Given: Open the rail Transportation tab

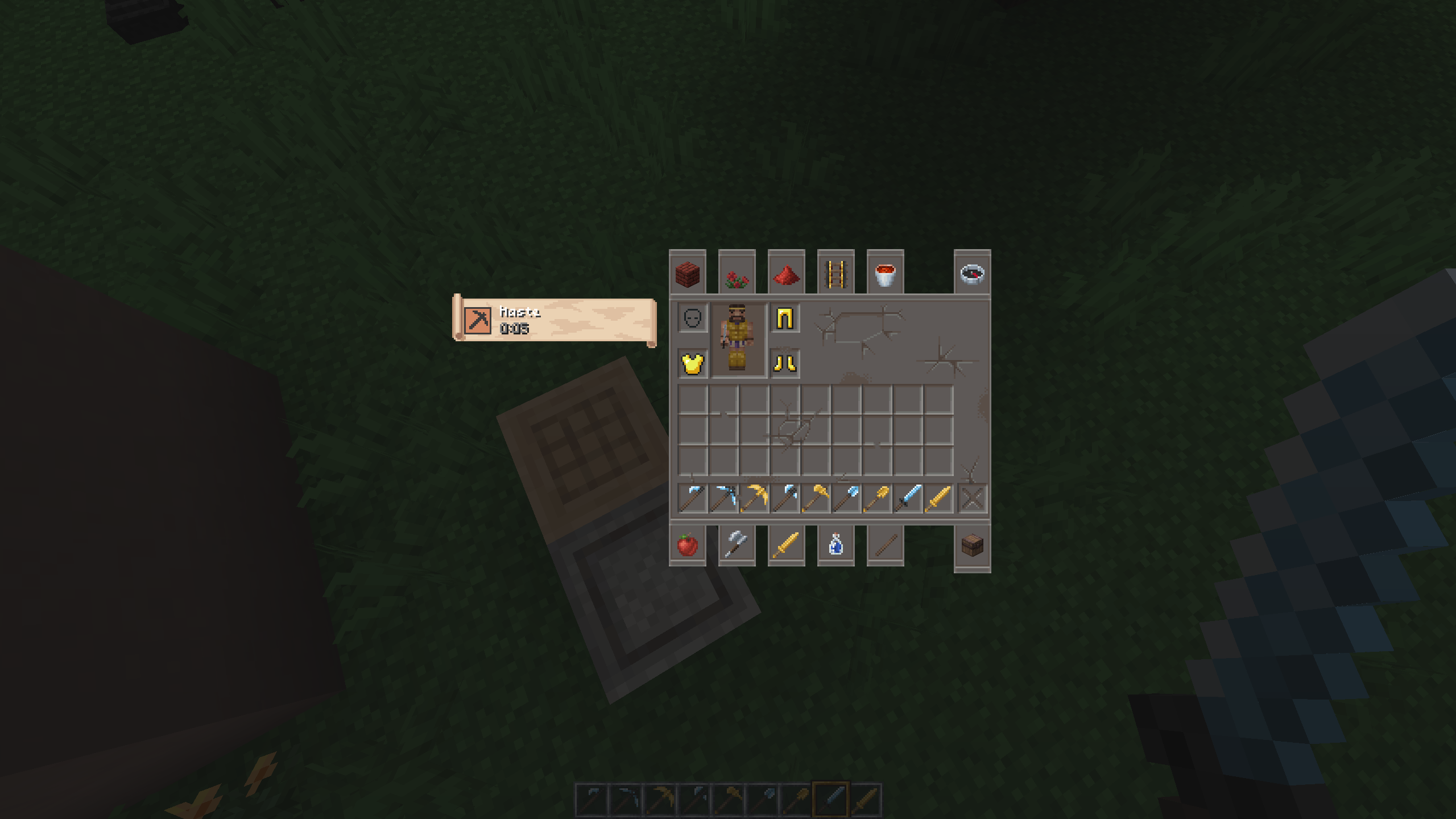Looking at the screenshot, I should click(x=836, y=274).
